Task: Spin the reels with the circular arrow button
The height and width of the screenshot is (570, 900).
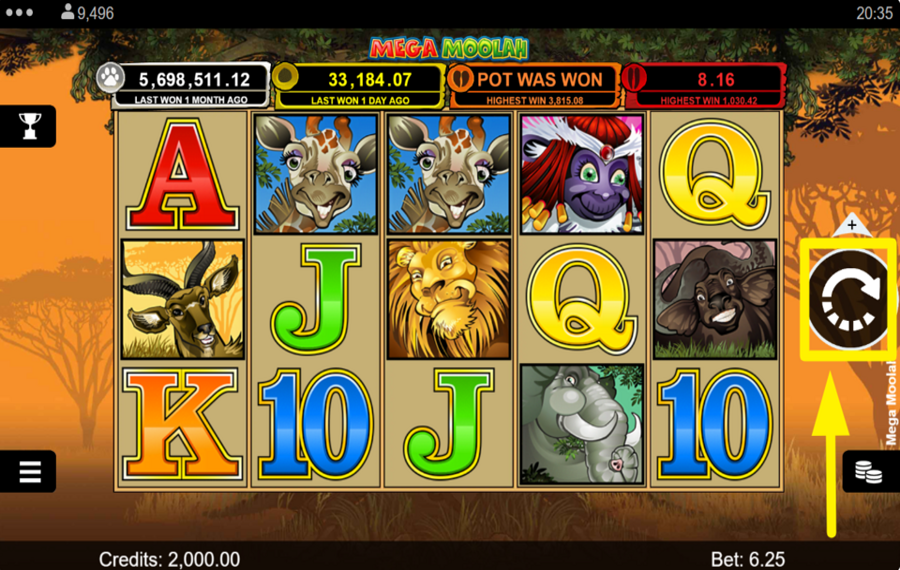Action: pos(849,296)
